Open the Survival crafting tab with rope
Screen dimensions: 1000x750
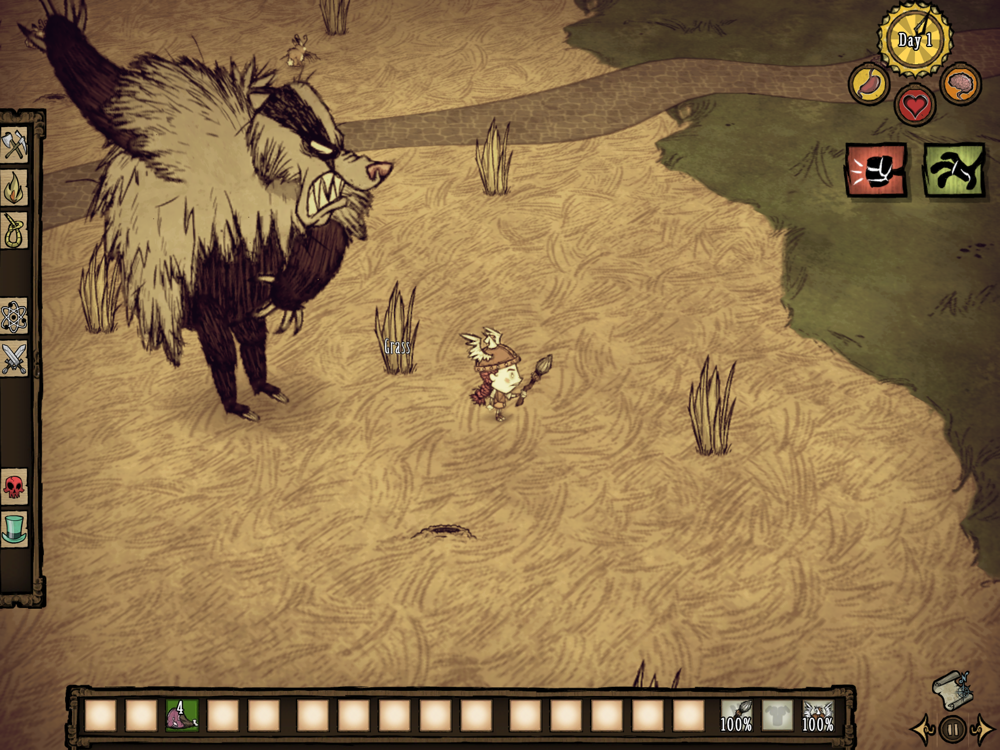15,229
